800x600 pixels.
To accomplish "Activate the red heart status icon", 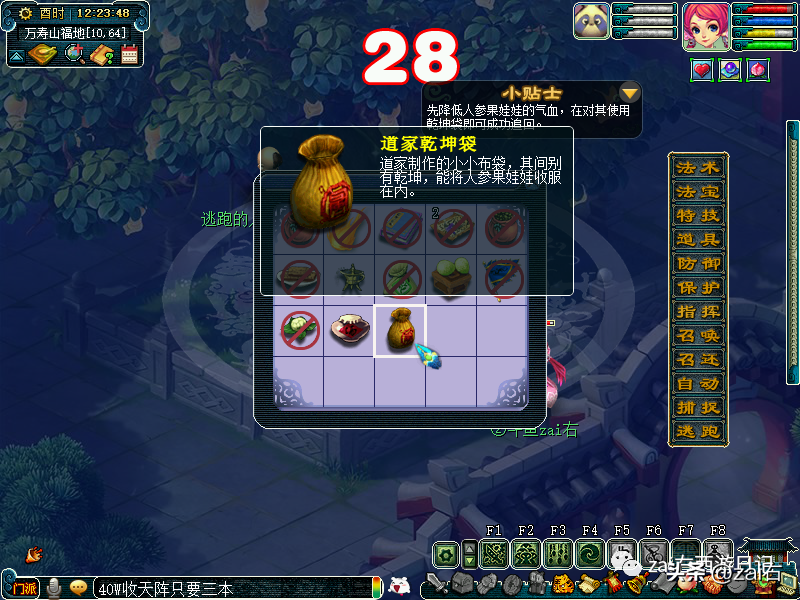I will click(703, 69).
